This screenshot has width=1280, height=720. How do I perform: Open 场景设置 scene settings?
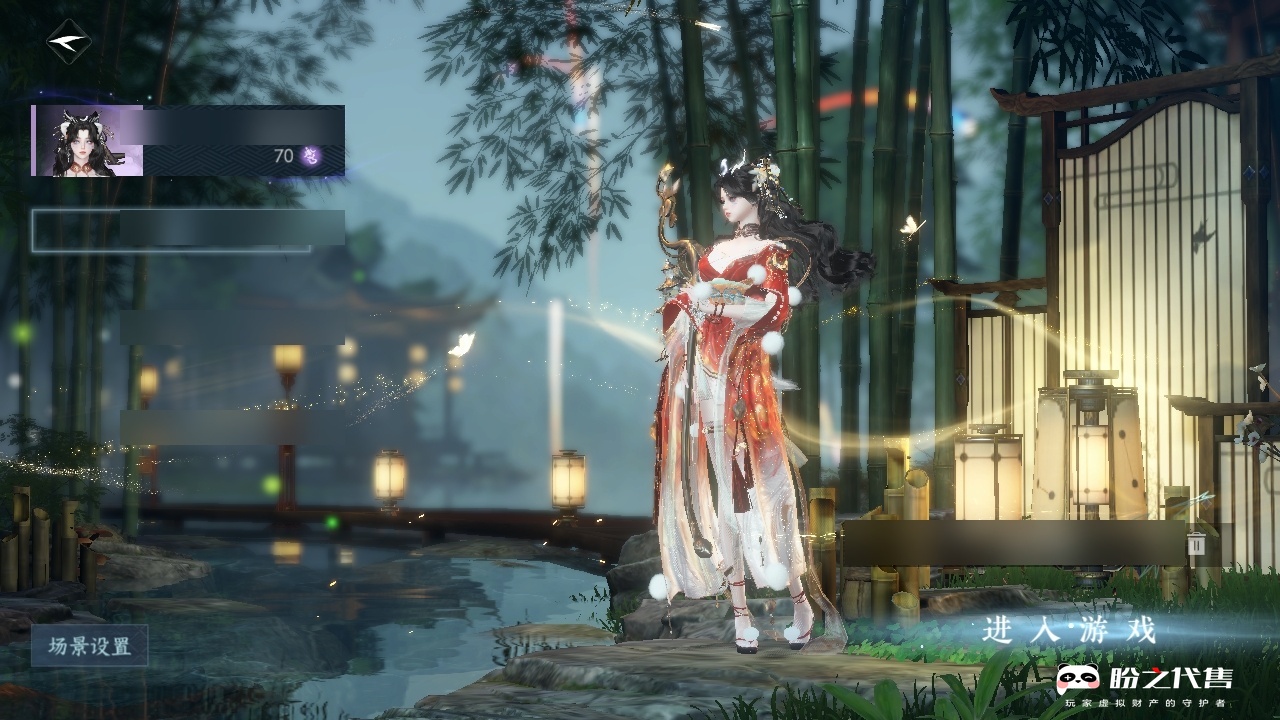point(90,646)
